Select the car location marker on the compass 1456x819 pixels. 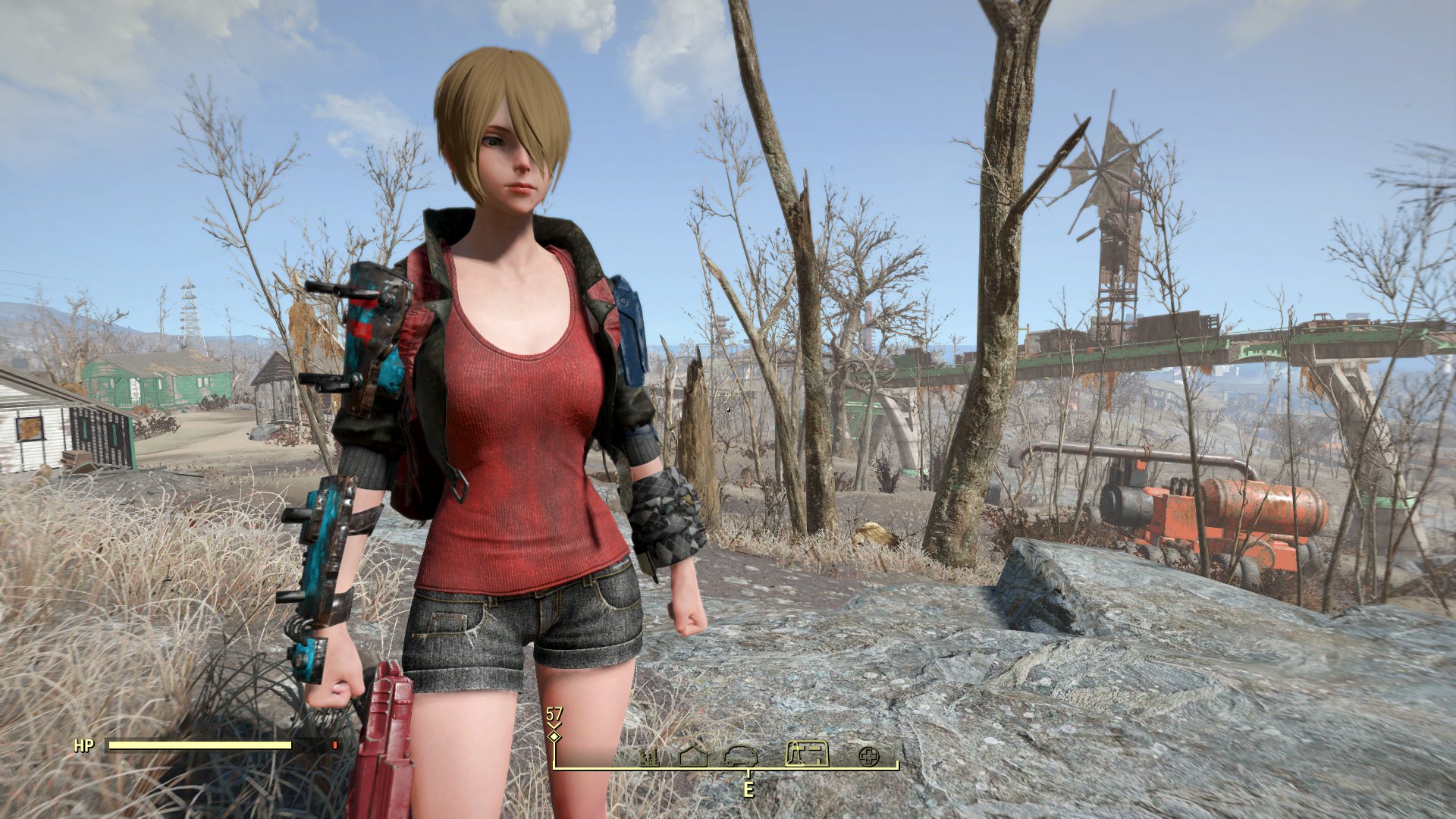(x=740, y=755)
